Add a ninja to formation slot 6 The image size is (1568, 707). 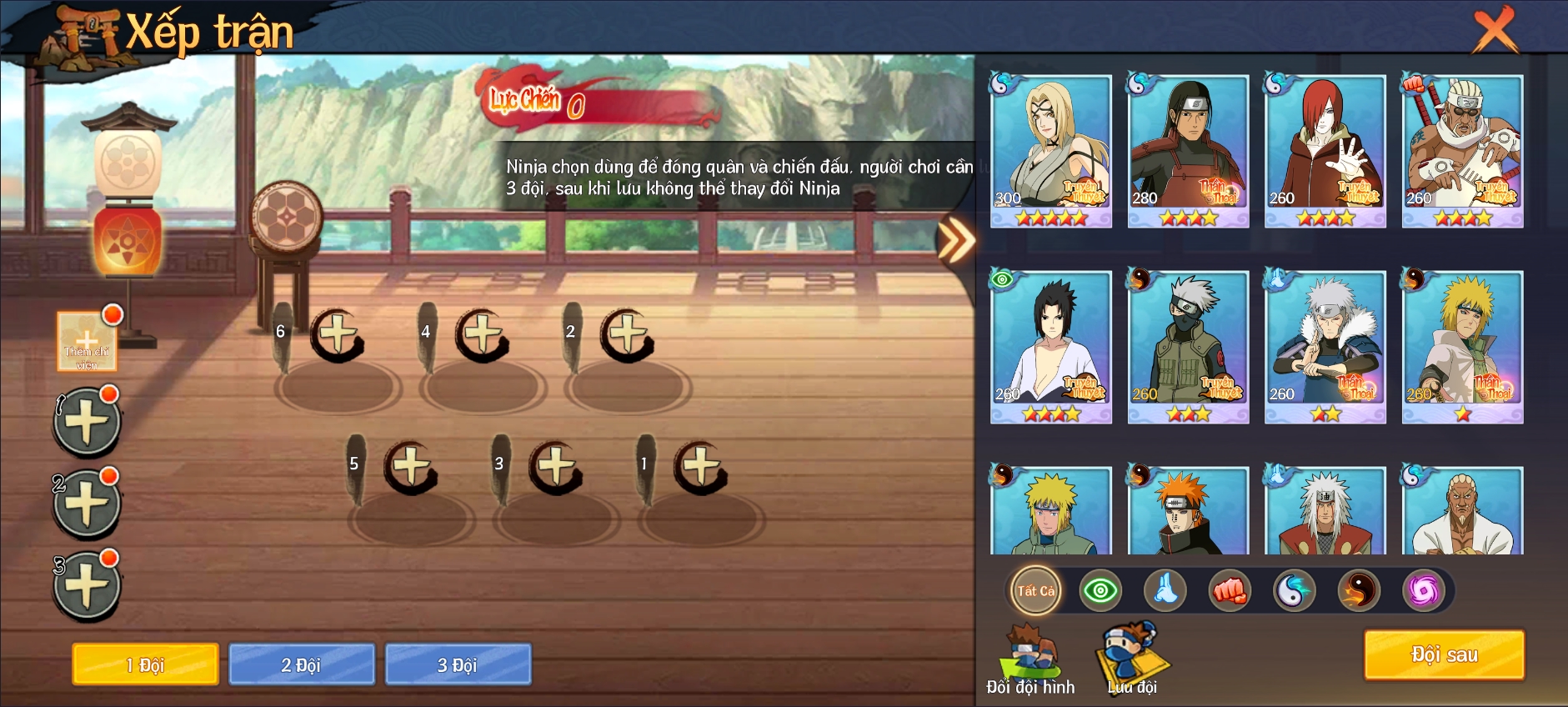coord(338,335)
